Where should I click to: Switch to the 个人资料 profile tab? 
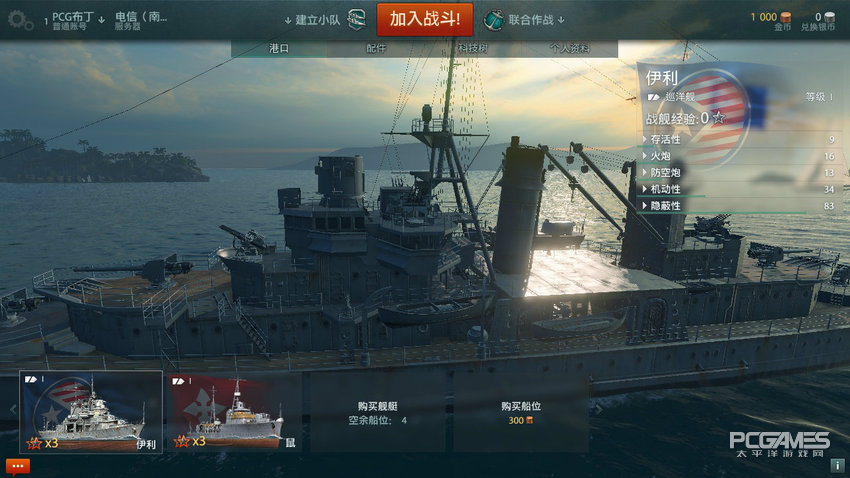[x=570, y=48]
